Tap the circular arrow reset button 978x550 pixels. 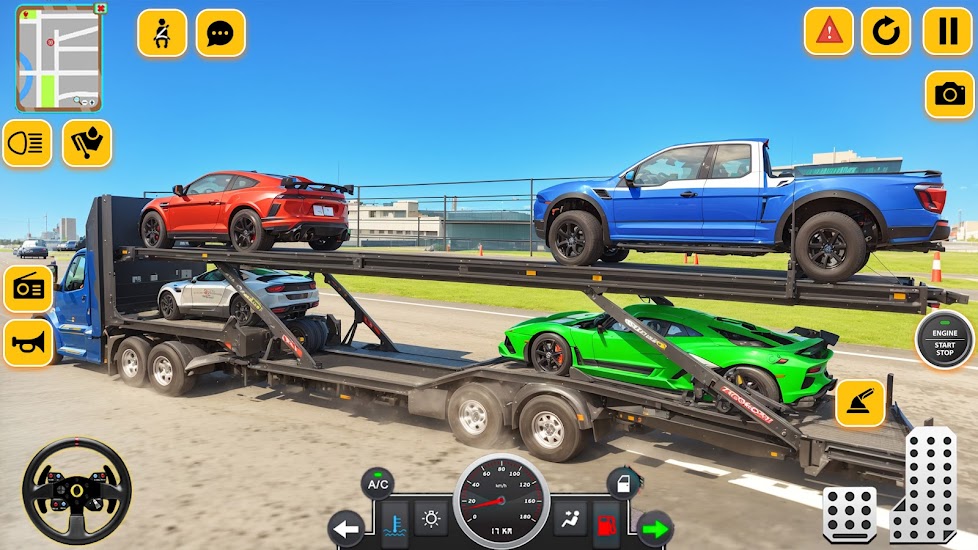[886, 32]
